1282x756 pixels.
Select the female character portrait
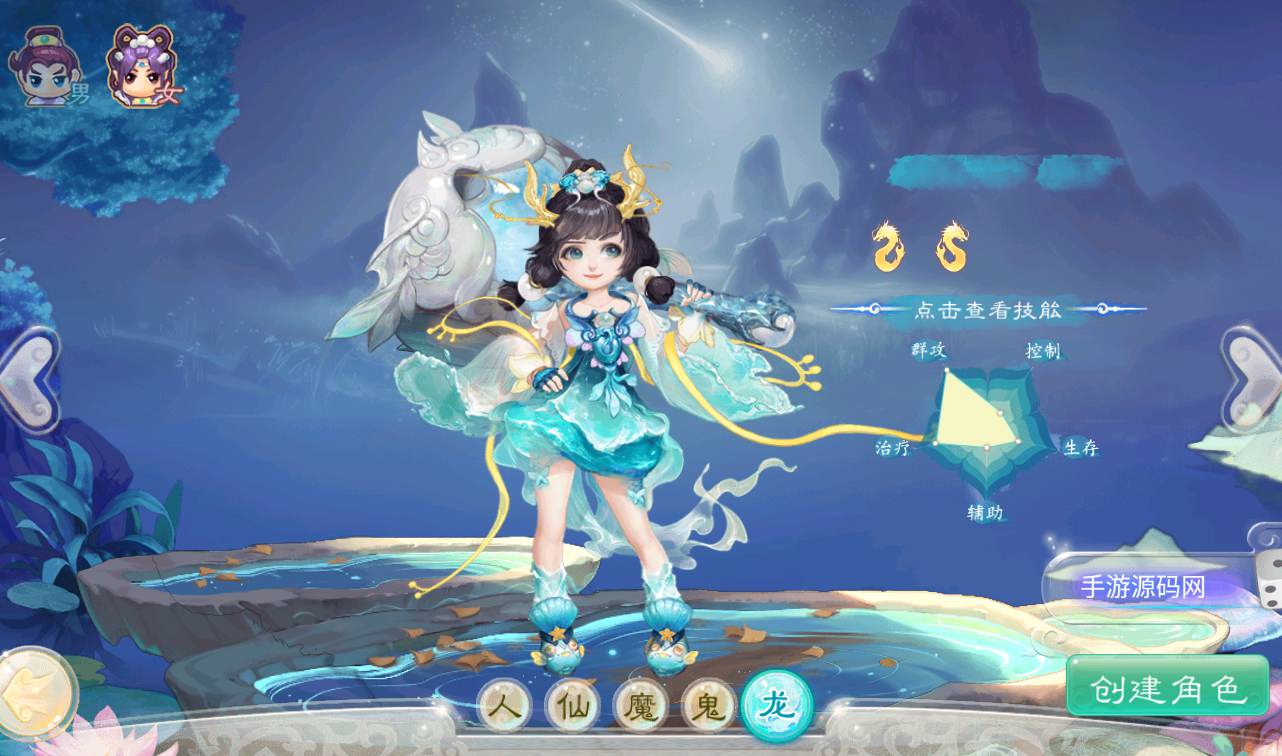[x=141, y=68]
